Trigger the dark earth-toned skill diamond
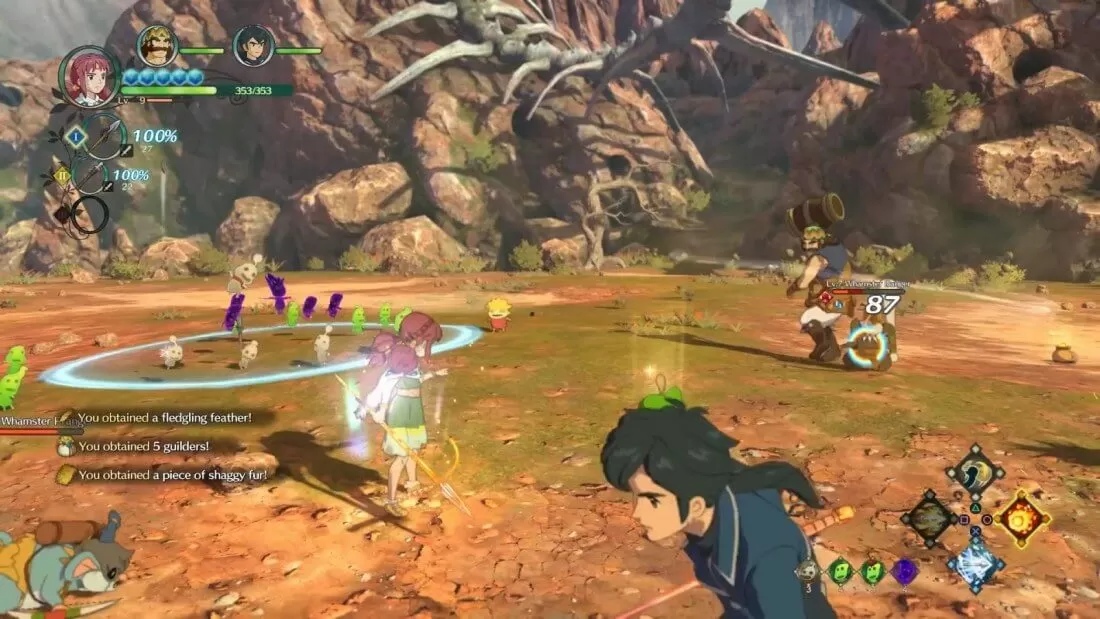This screenshot has width=1100, height=619. tap(929, 519)
